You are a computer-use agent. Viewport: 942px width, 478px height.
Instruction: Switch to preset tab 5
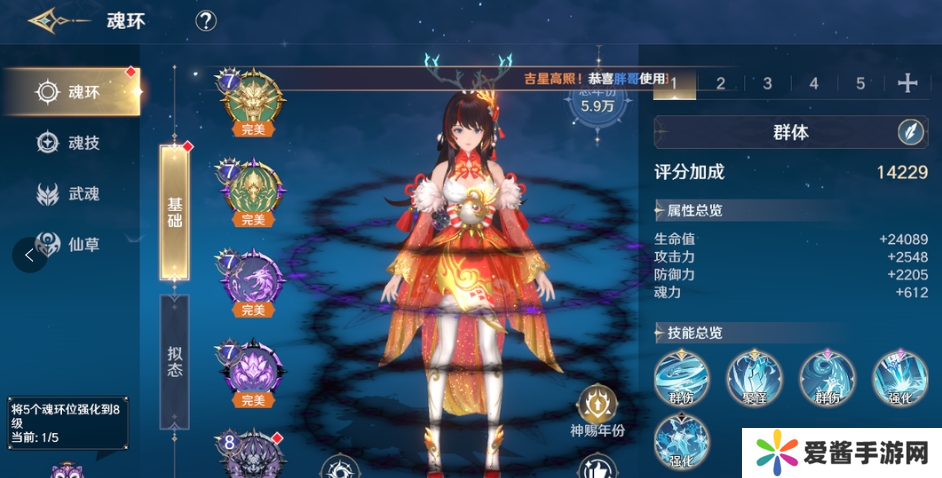pyautogui.click(x=860, y=83)
